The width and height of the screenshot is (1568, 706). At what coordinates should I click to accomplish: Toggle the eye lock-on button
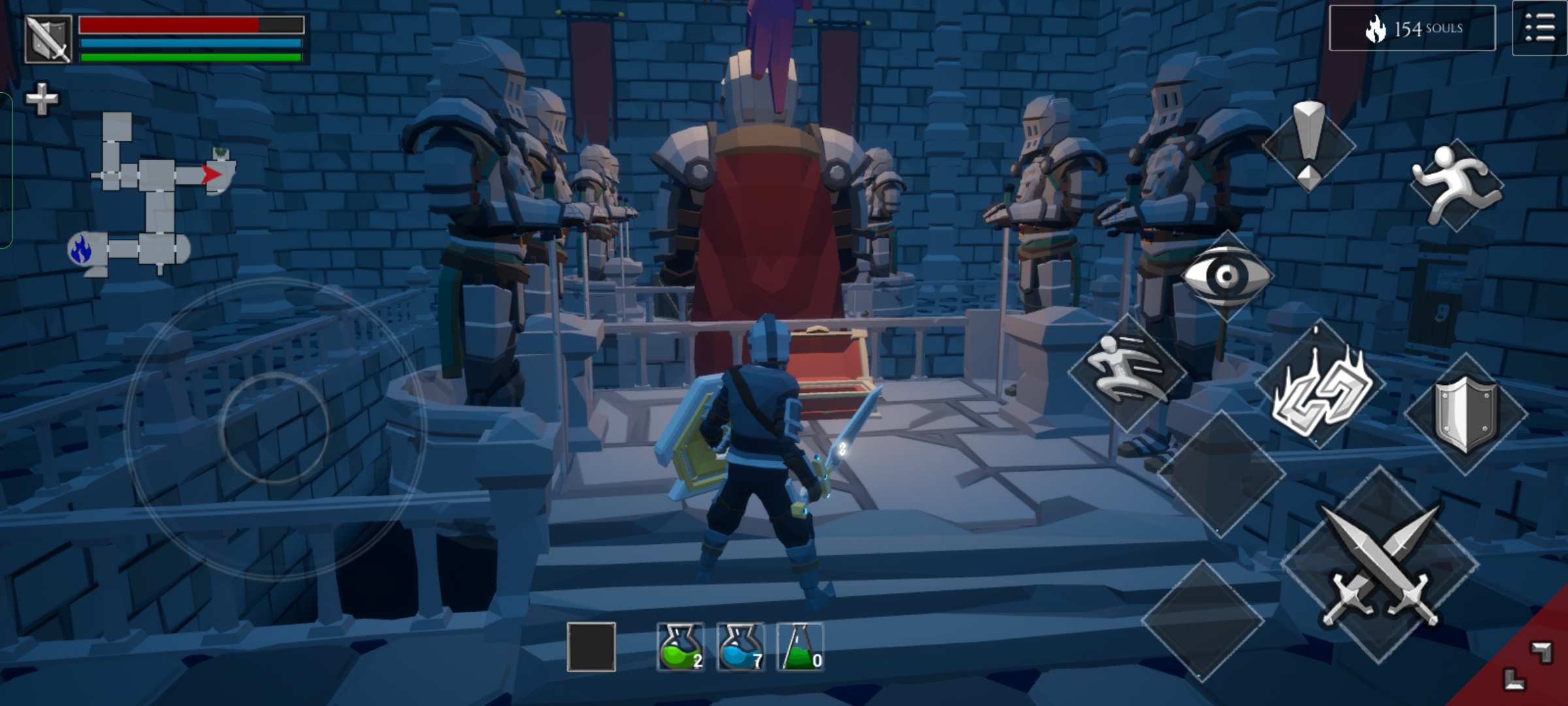(1227, 276)
